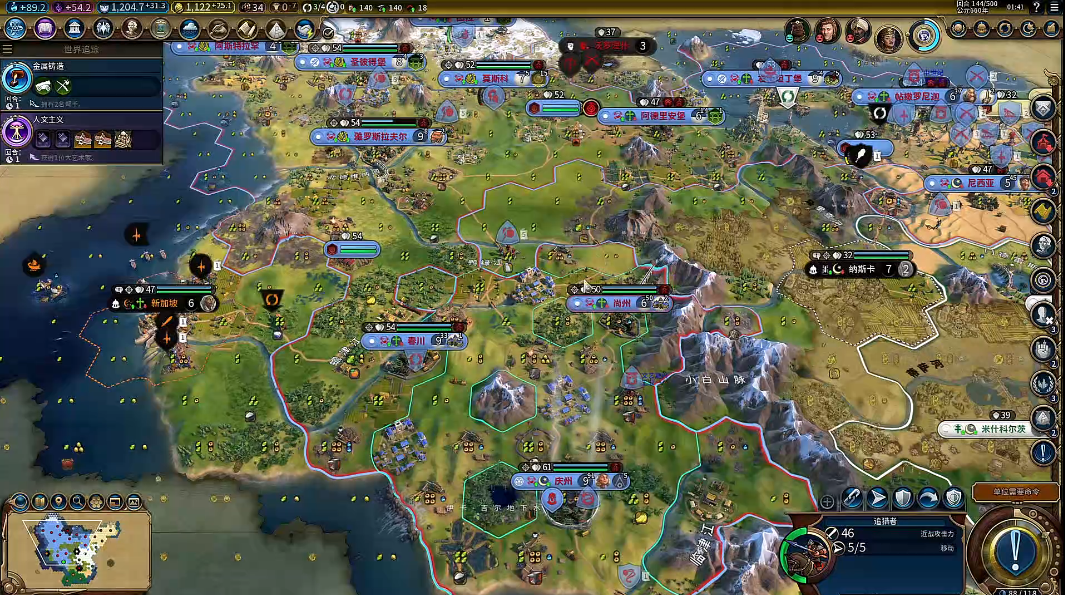The width and height of the screenshot is (1065, 595).
Task: Select the 尚州 city banner
Action: [621, 303]
